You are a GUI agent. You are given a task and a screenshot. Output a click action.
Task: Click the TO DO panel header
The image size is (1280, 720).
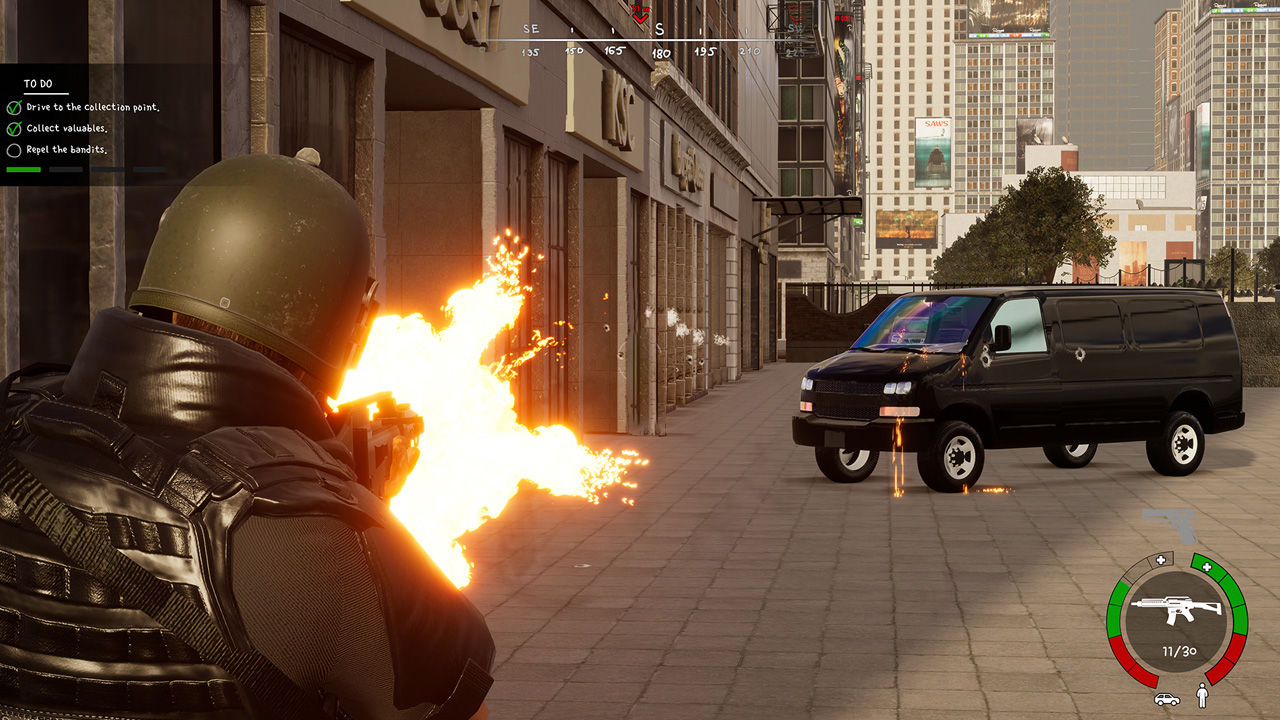[x=38, y=83]
